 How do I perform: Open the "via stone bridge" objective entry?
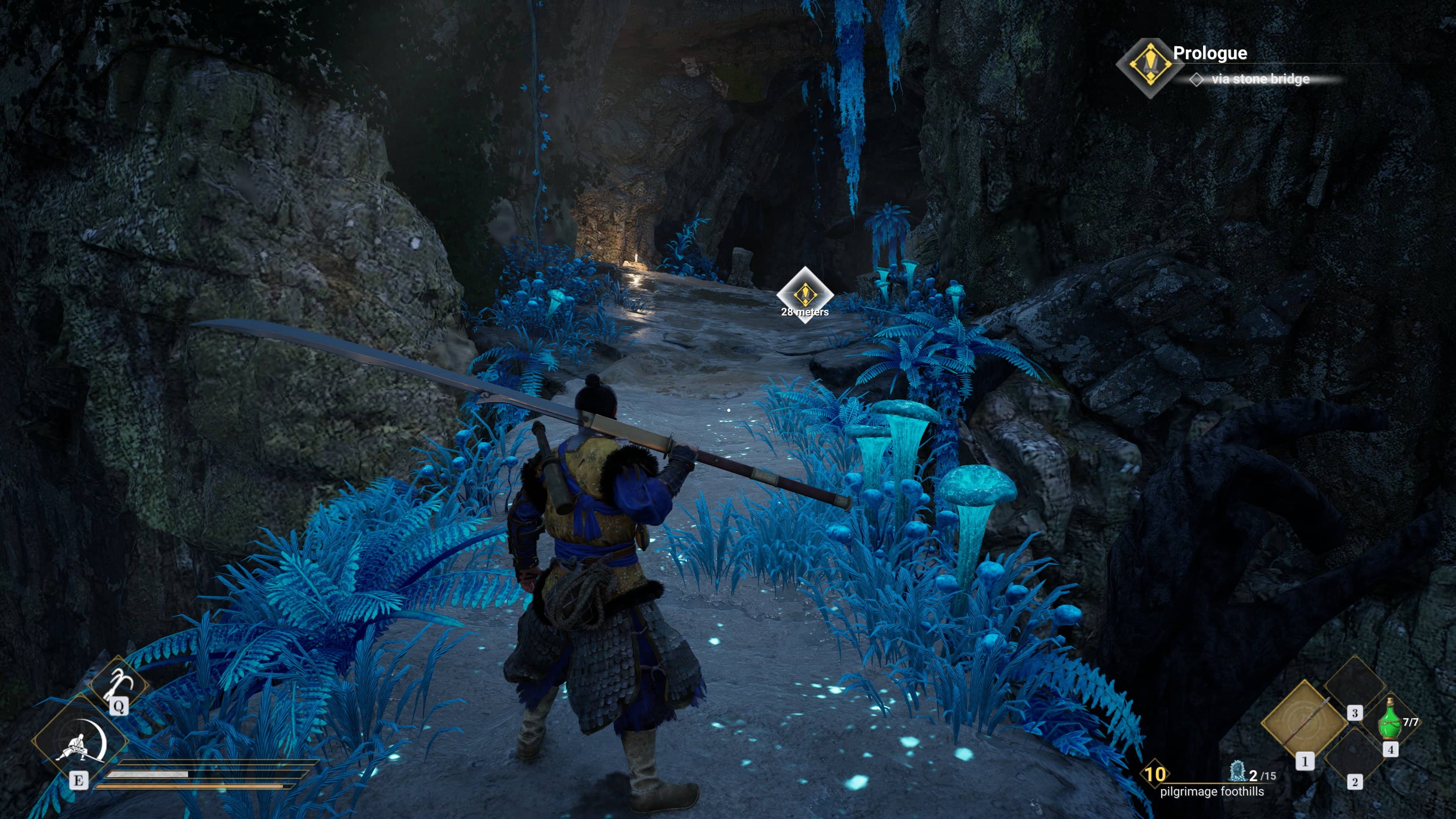coord(1259,79)
